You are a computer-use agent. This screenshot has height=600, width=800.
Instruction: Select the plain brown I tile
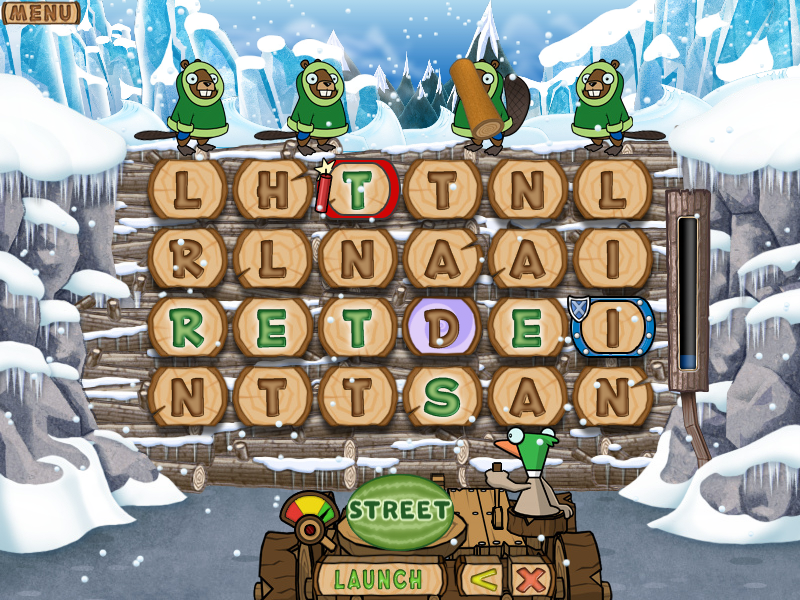coord(613,258)
